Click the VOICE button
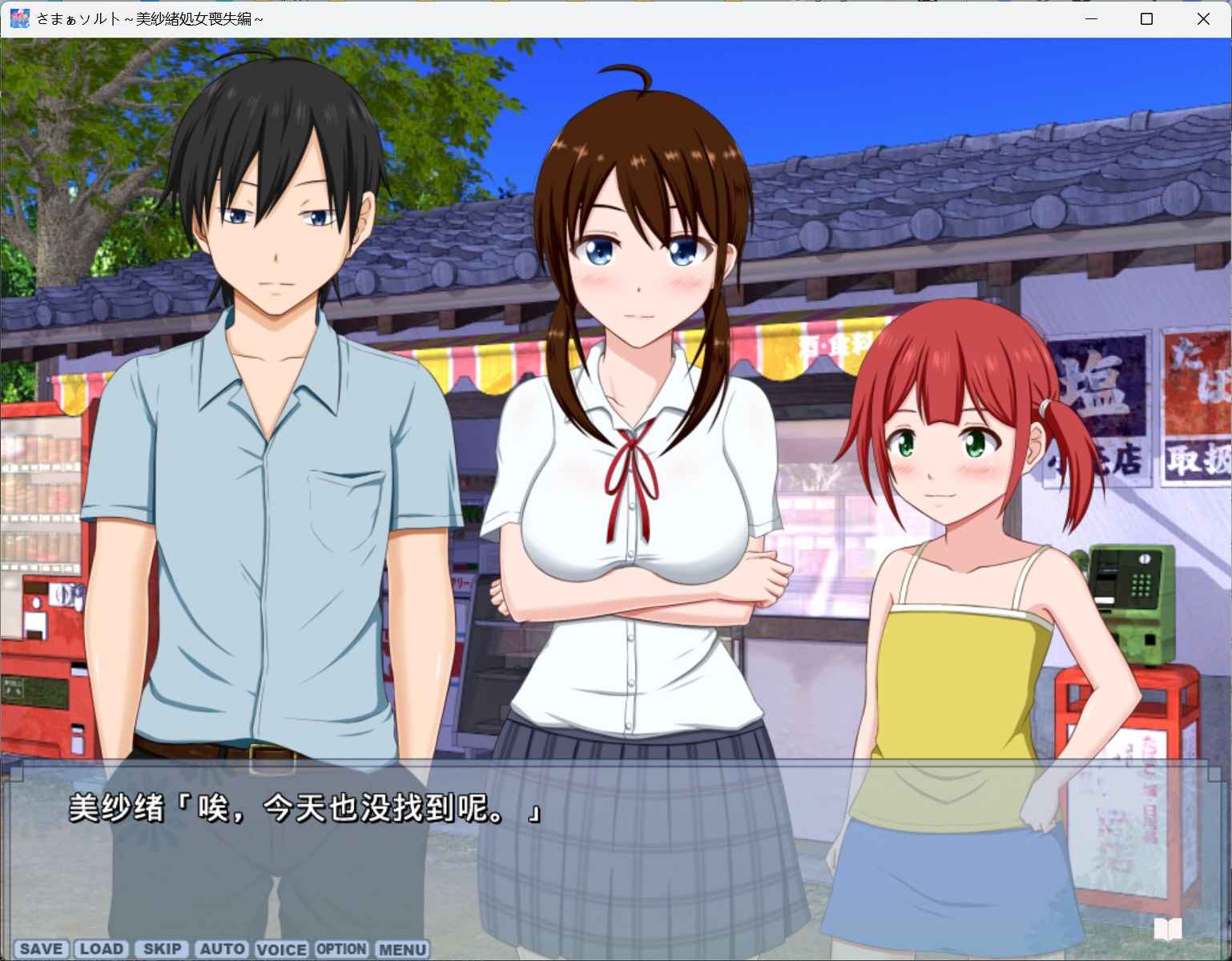This screenshot has height=961, width=1232. click(281, 950)
